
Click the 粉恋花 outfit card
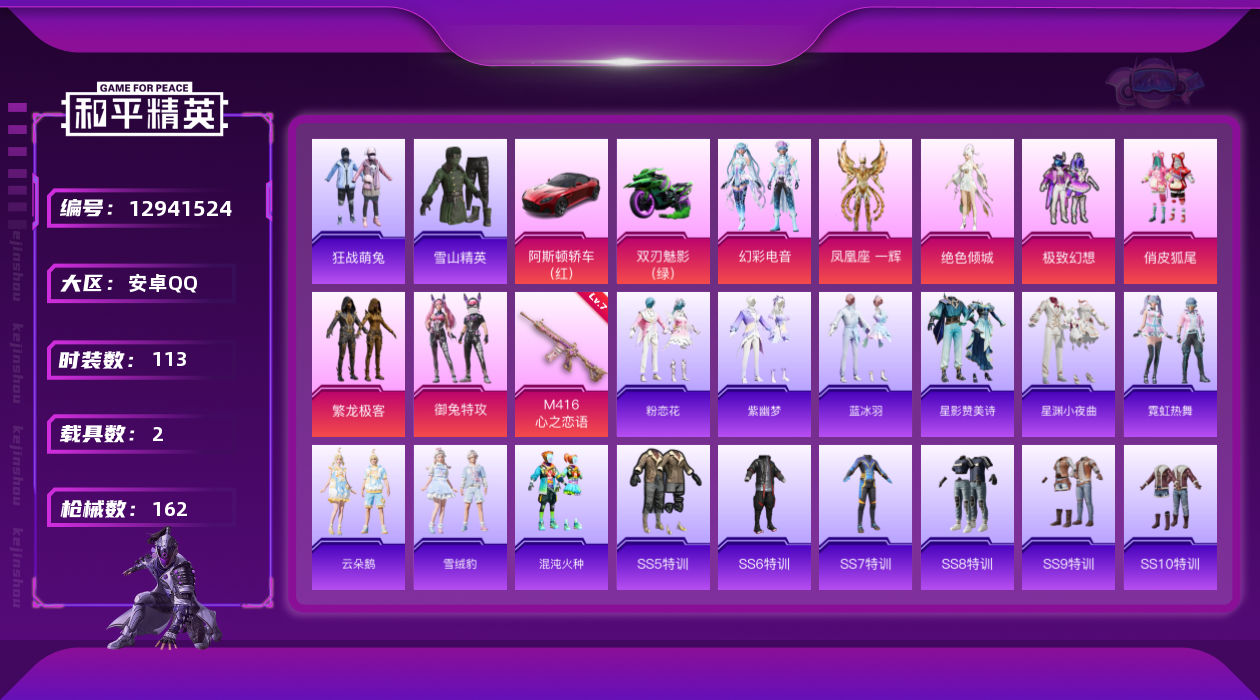[x=663, y=364]
